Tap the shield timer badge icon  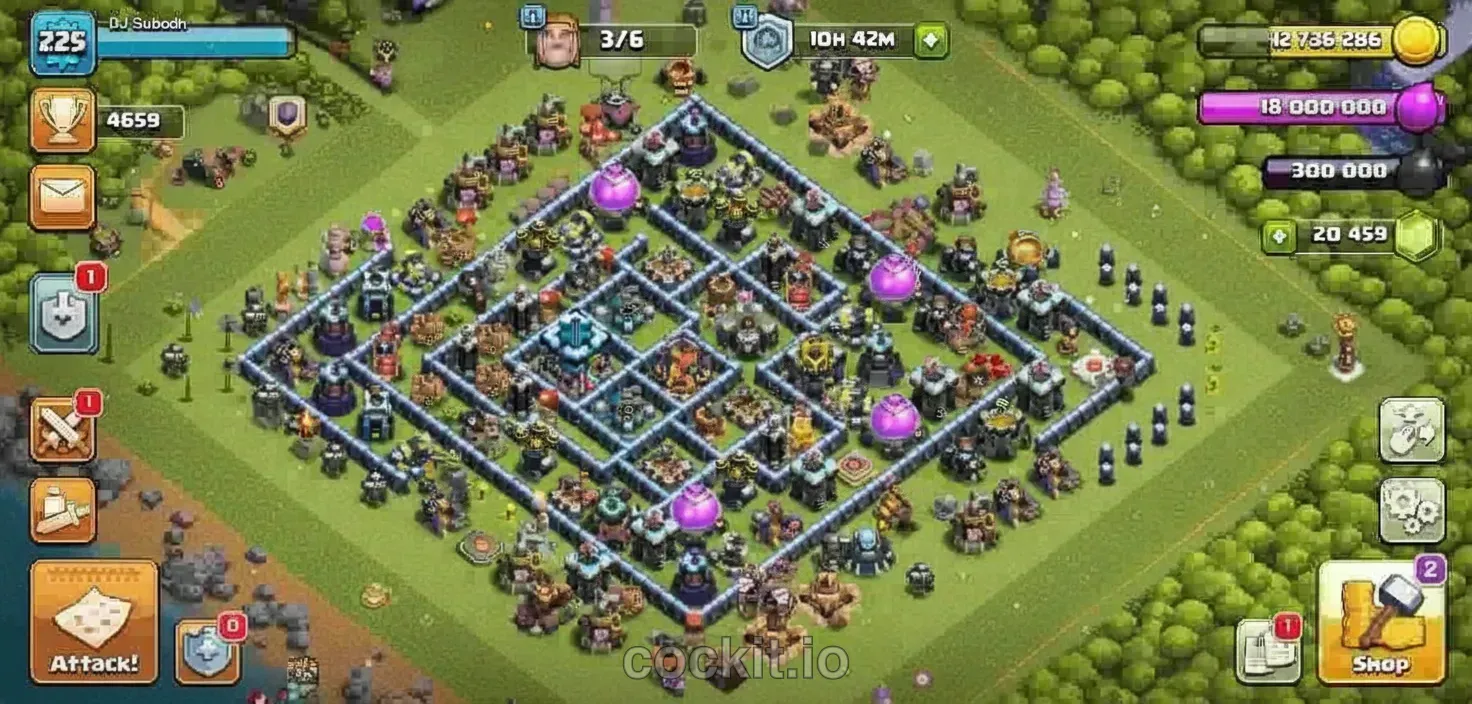766,43
